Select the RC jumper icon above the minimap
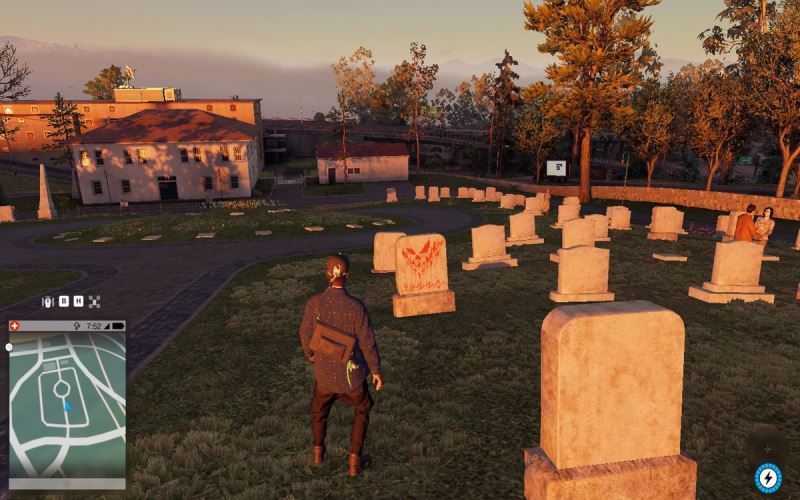 point(47,301)
